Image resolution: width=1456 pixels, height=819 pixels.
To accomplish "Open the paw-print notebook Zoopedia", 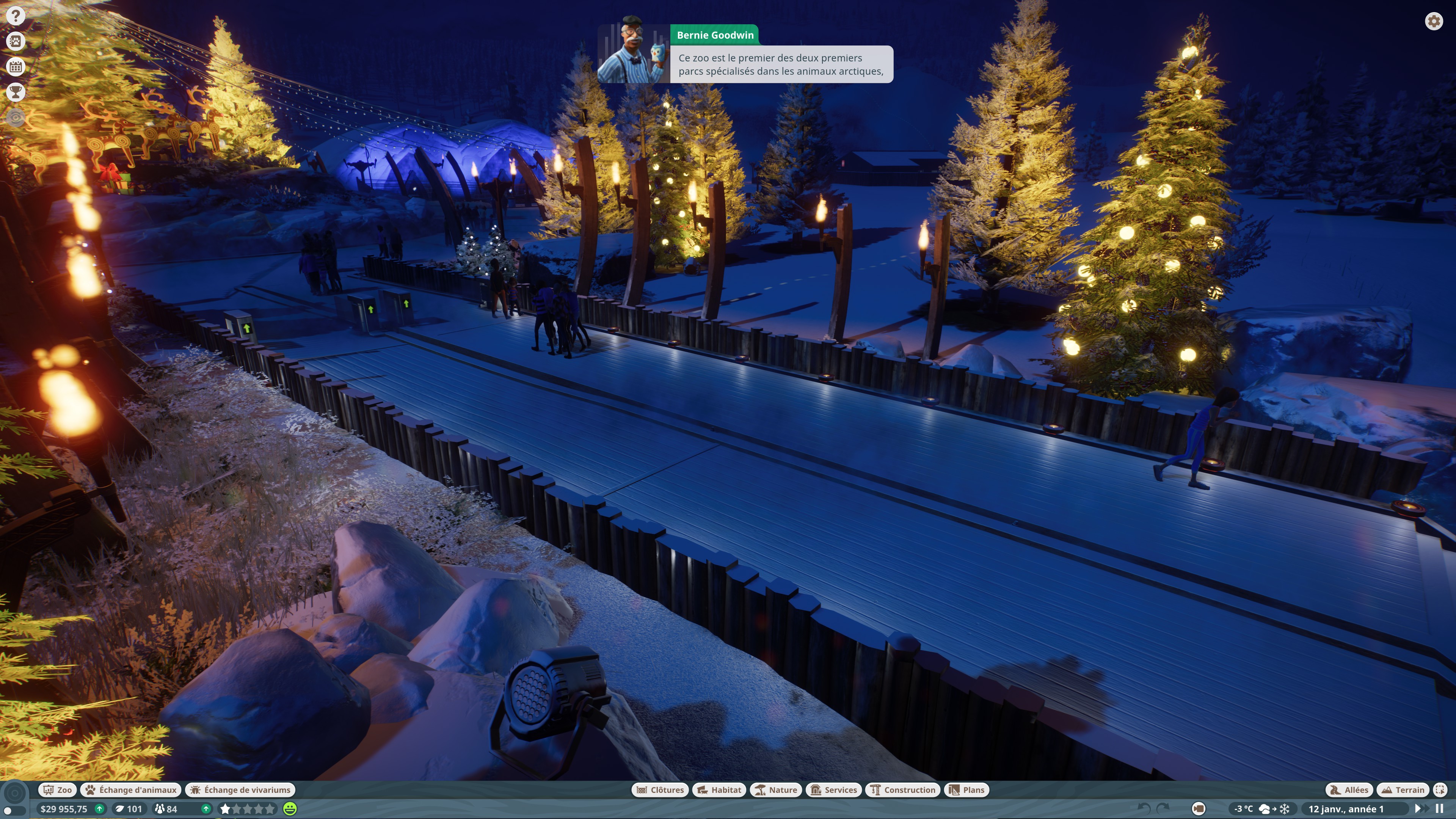I will [16, 41].
